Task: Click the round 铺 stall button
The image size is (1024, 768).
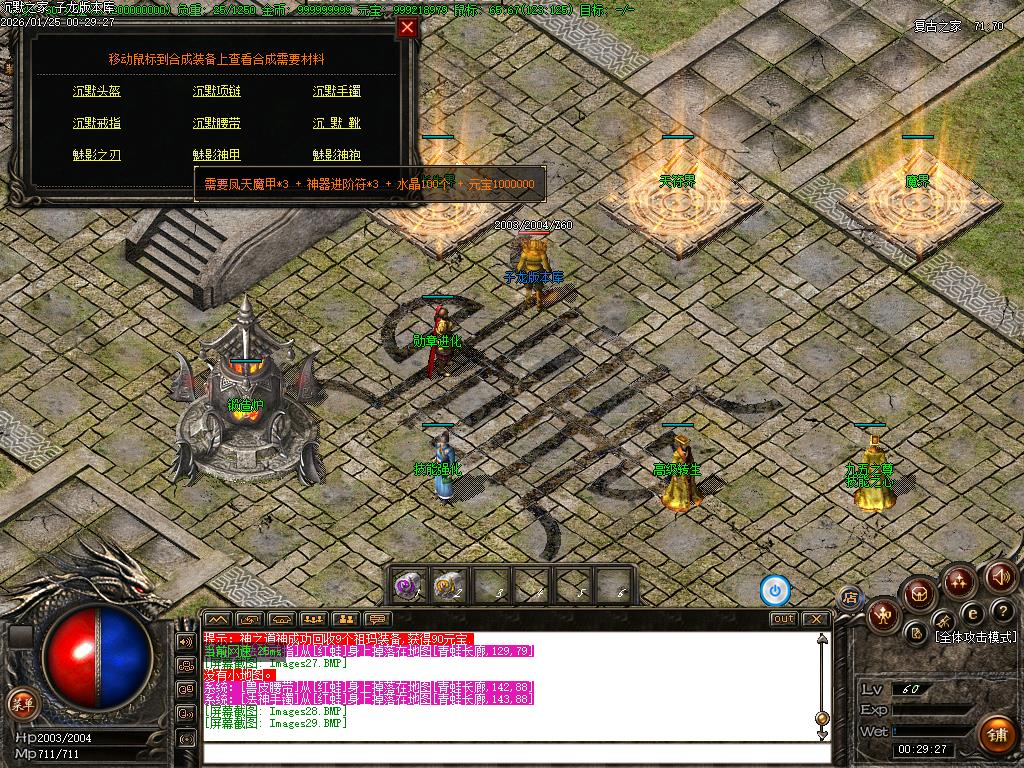Action: 996,734
